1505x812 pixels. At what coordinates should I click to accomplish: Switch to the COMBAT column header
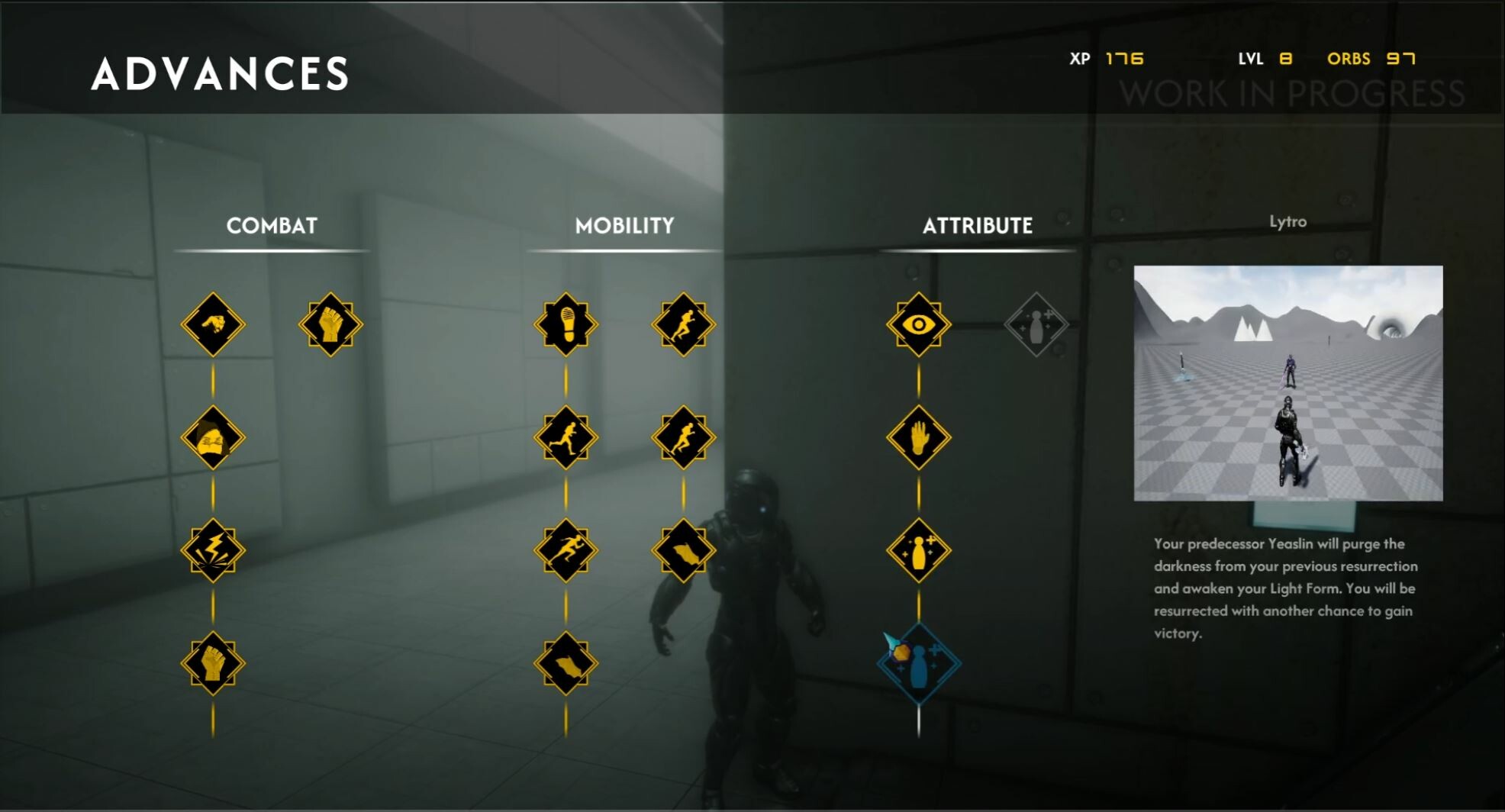[x=271, y=226]
